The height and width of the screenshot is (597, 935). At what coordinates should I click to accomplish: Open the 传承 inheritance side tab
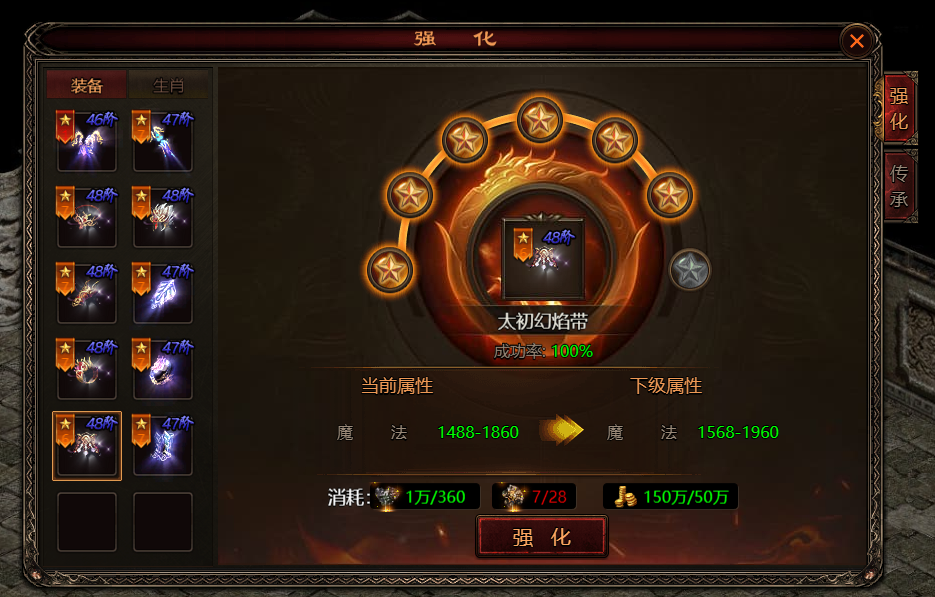tap(899, 186)
